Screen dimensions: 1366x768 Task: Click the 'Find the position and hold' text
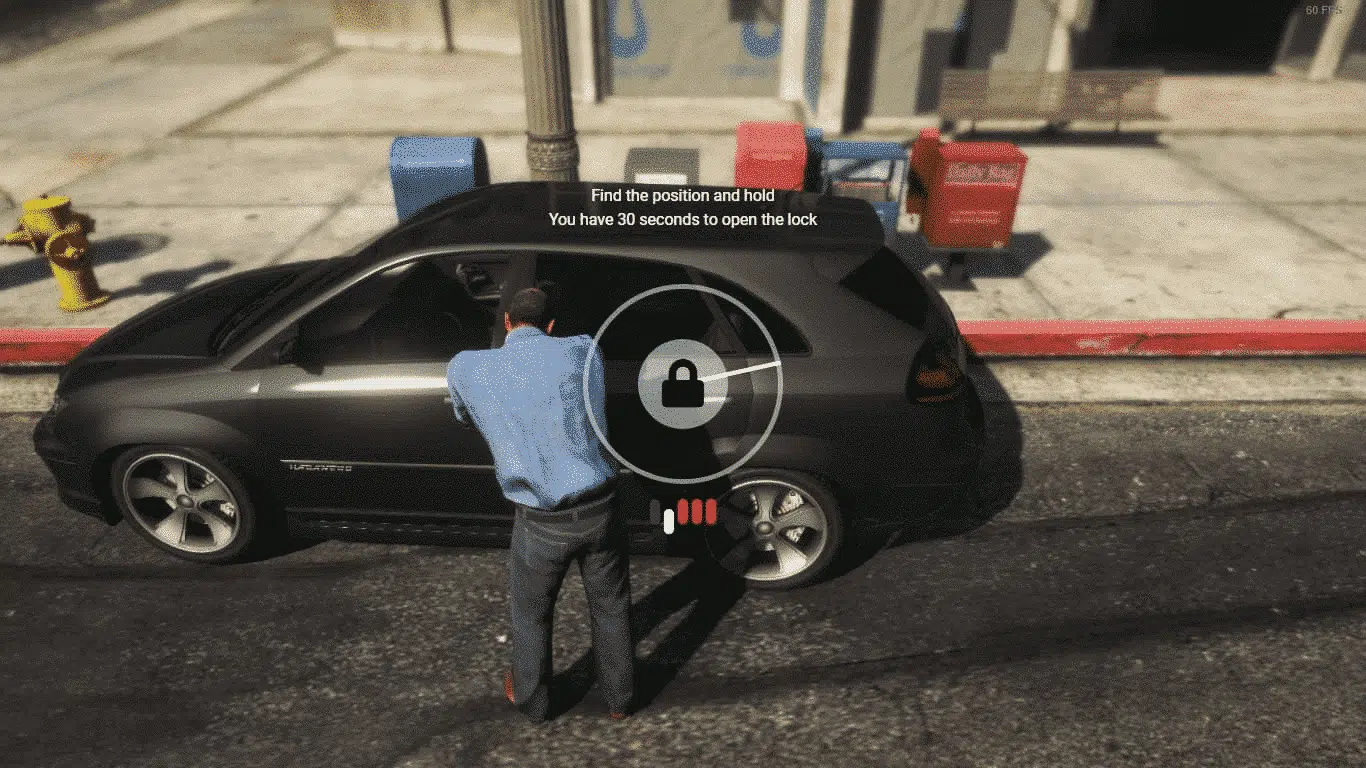683,196
